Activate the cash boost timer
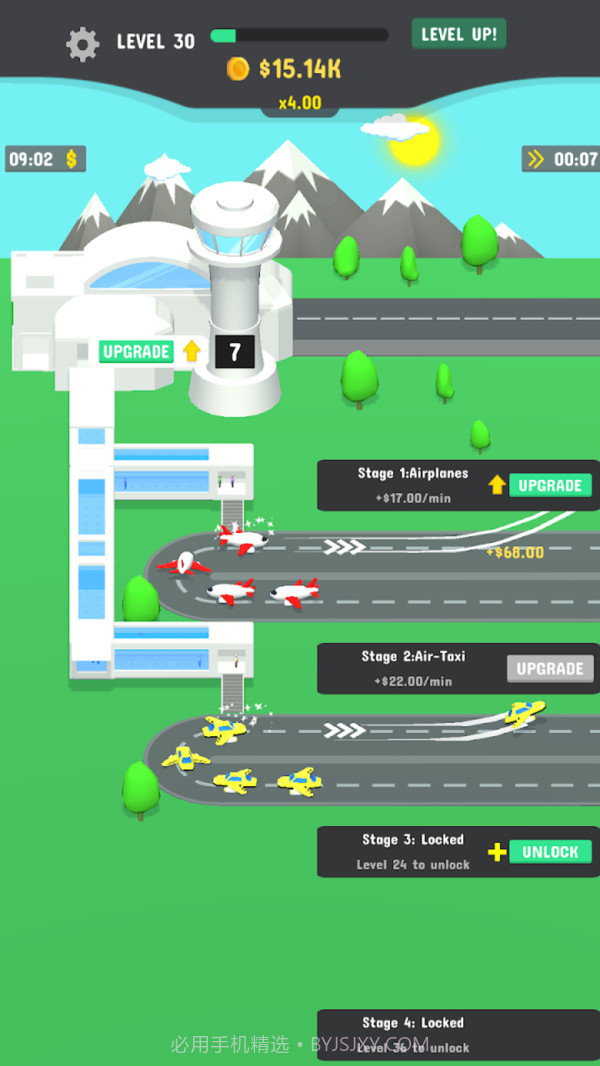 pyautogui.click(x=45, y=159)
